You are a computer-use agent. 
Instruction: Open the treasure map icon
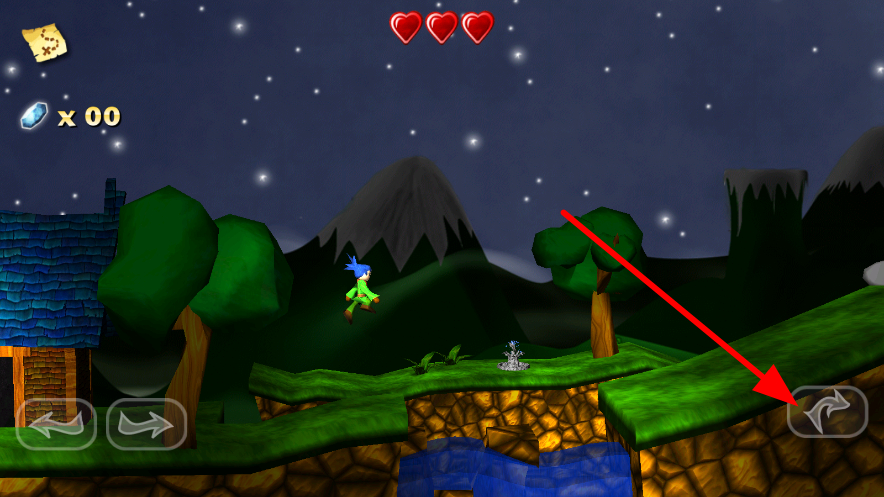(45, 42)
